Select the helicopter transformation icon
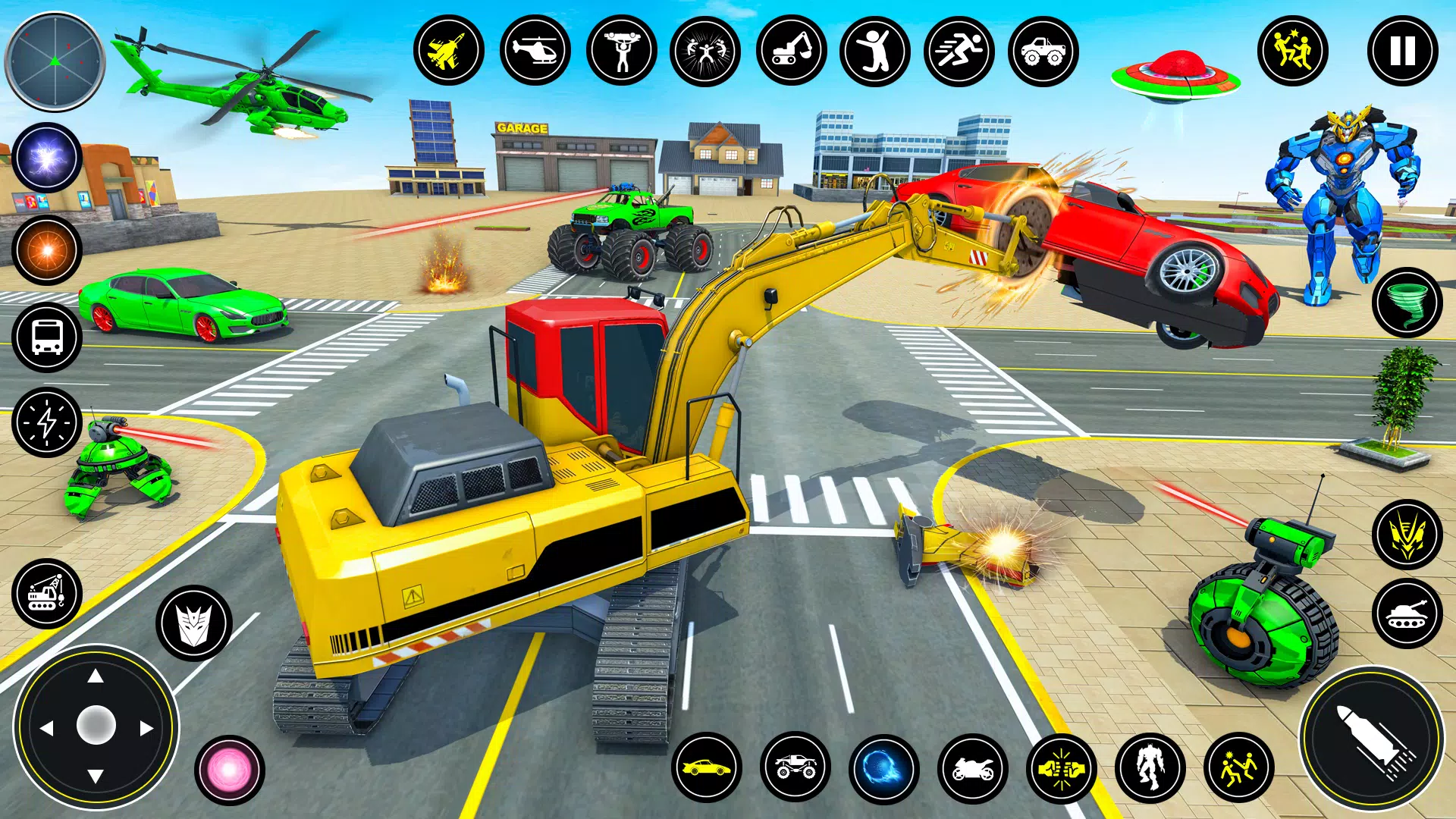Screen dimensions: 1456x819 (x=535, y=52)
